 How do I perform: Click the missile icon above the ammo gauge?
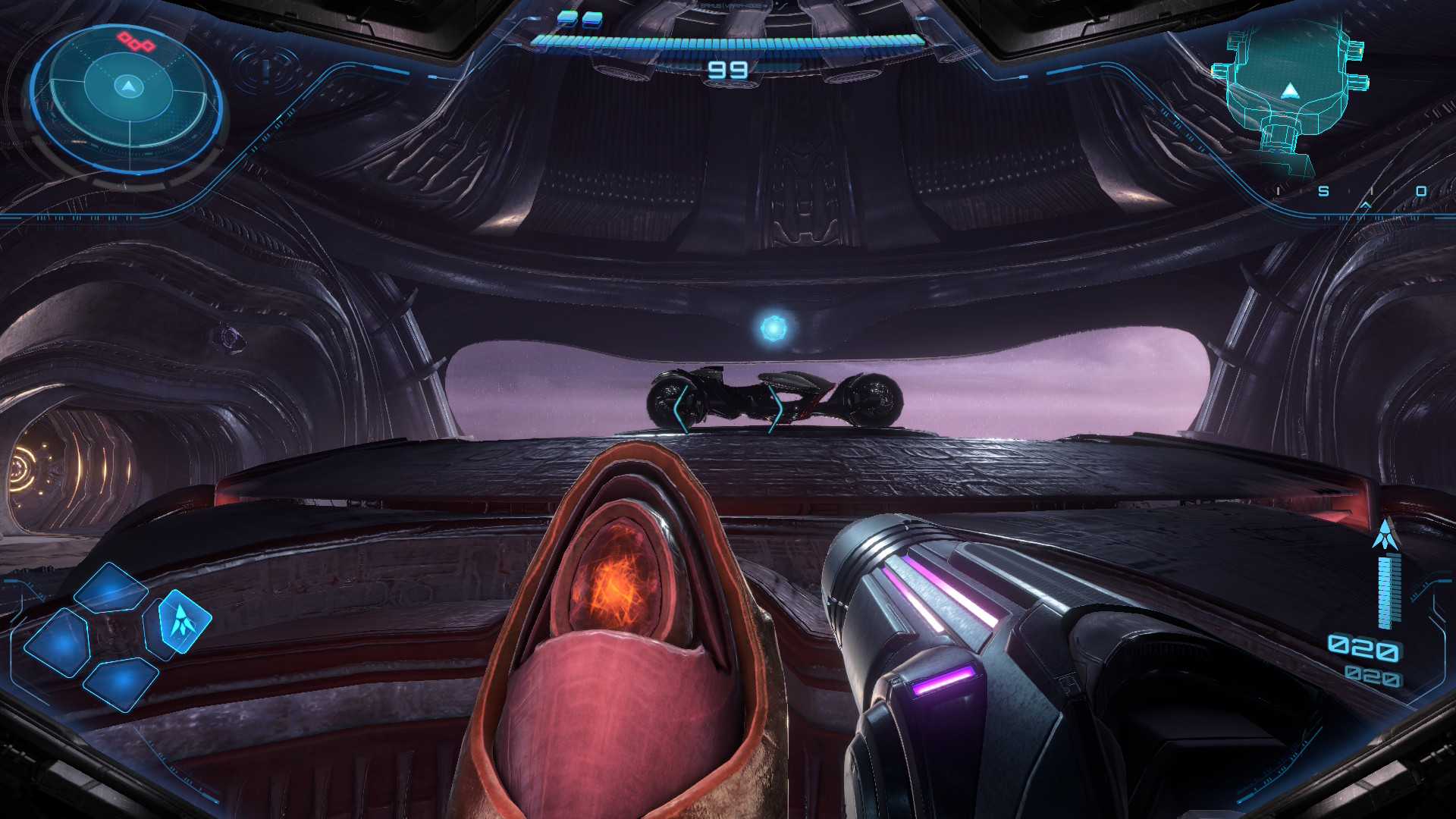1386,535
